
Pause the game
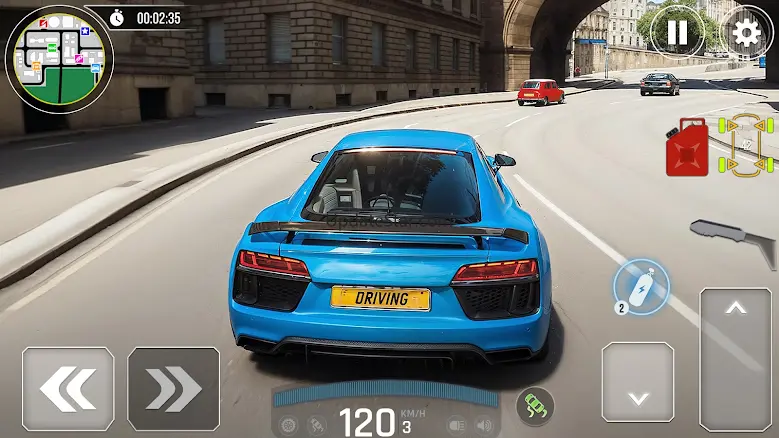[x=677, y=32]
